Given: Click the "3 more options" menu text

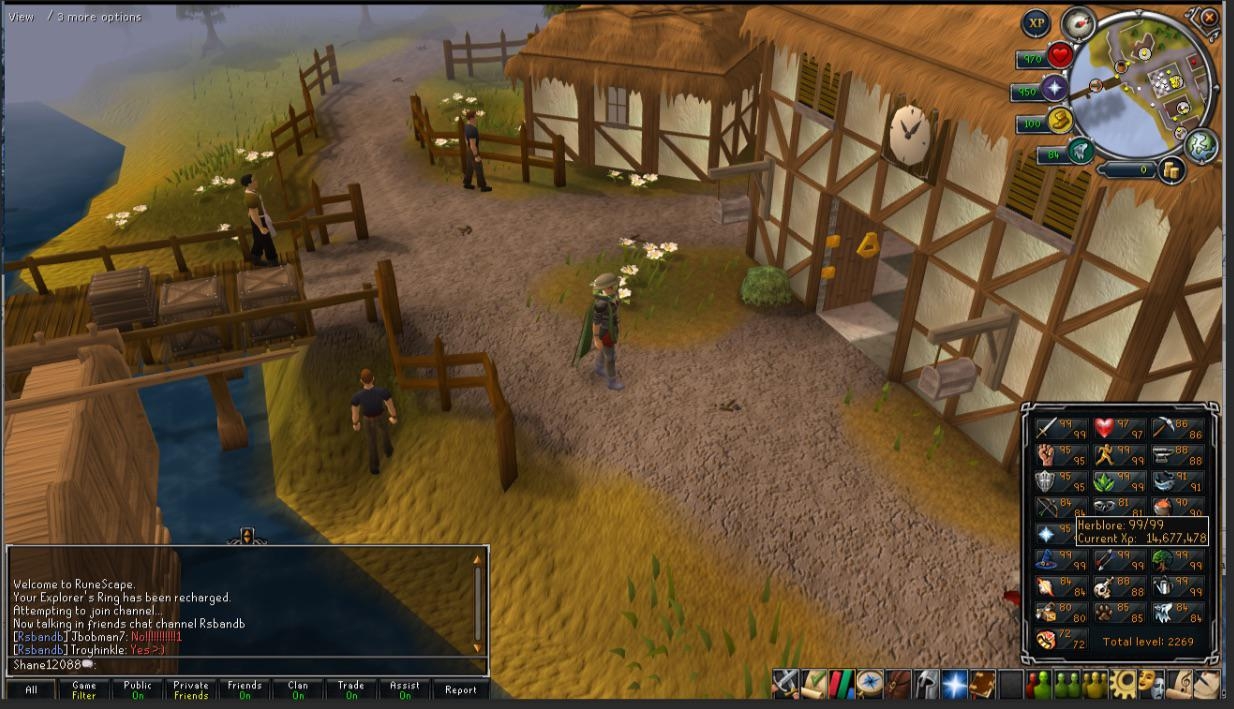Looking at the screenshot, I should [x=99, y=17].
